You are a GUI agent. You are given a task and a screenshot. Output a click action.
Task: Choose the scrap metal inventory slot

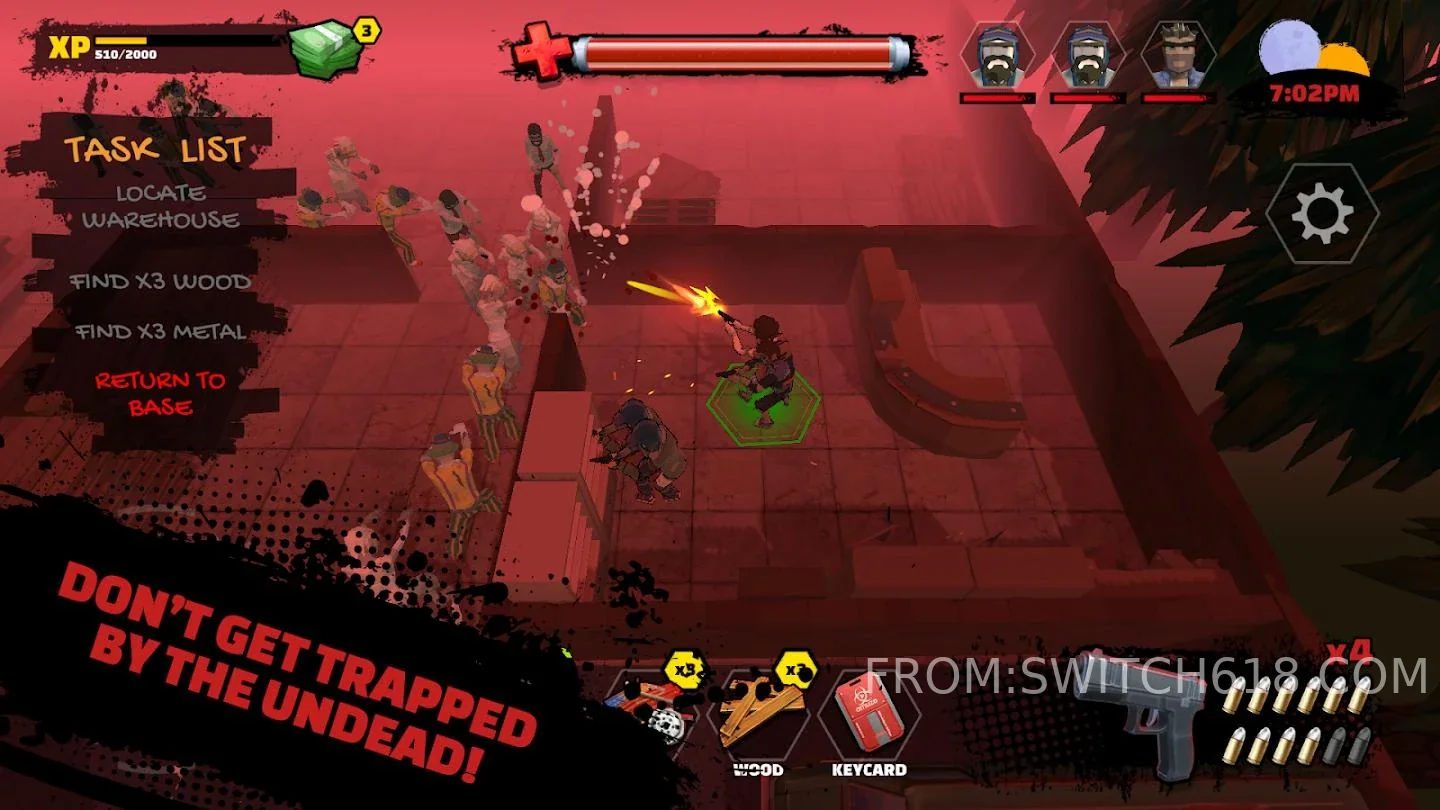click(655, 712)
